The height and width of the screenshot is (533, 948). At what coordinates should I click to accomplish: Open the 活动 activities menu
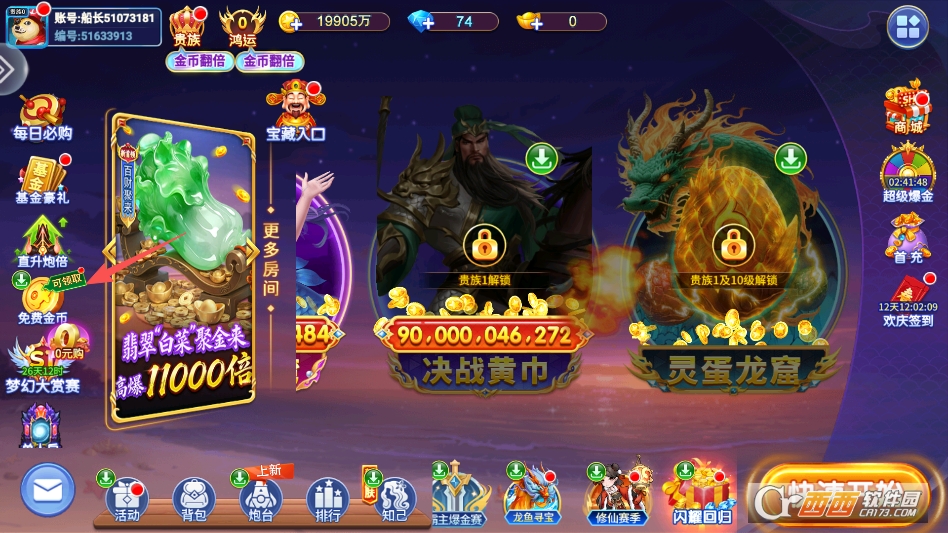pos(127,499)
